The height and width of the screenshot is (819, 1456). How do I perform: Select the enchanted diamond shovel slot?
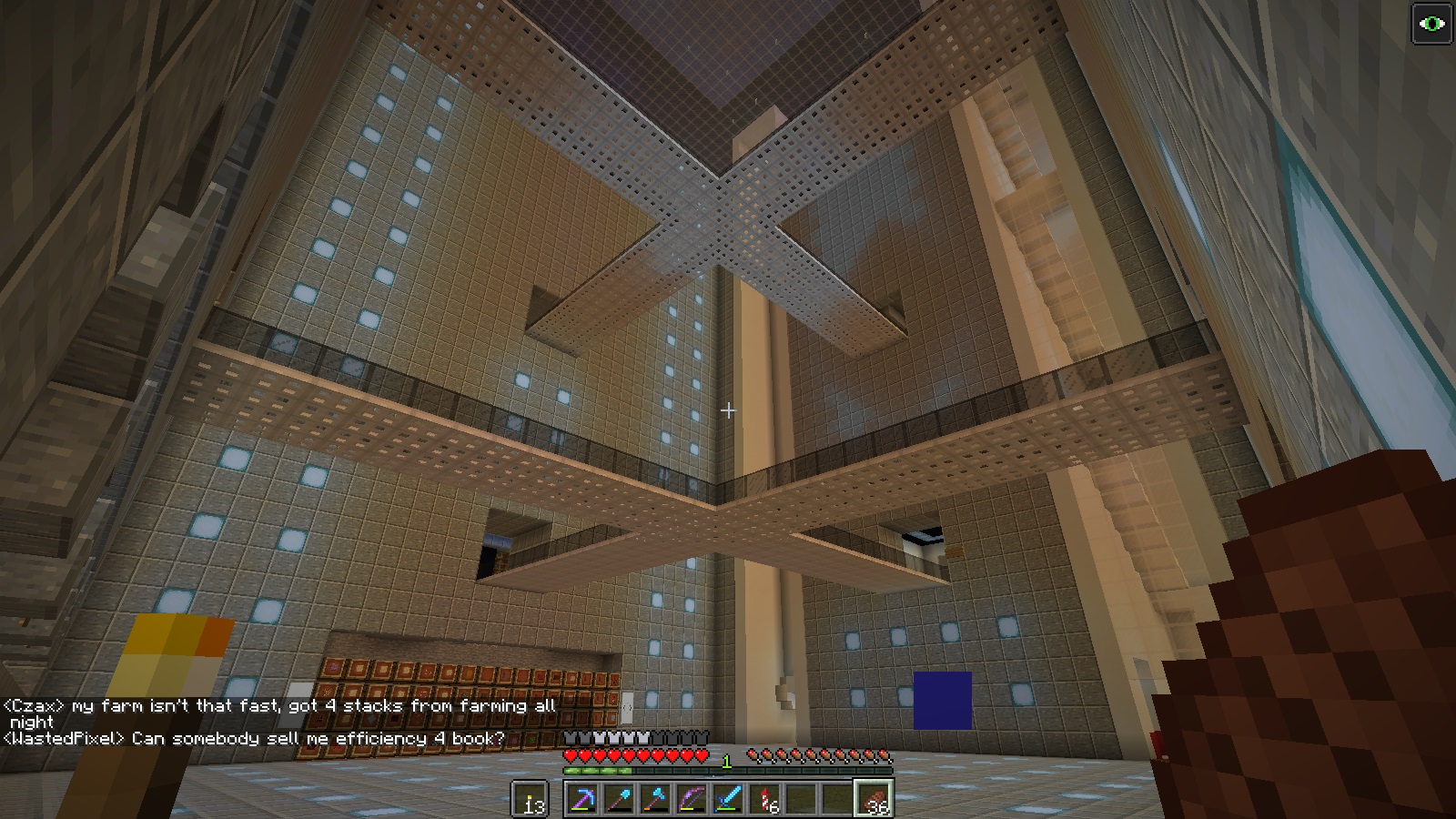[619, 799]
